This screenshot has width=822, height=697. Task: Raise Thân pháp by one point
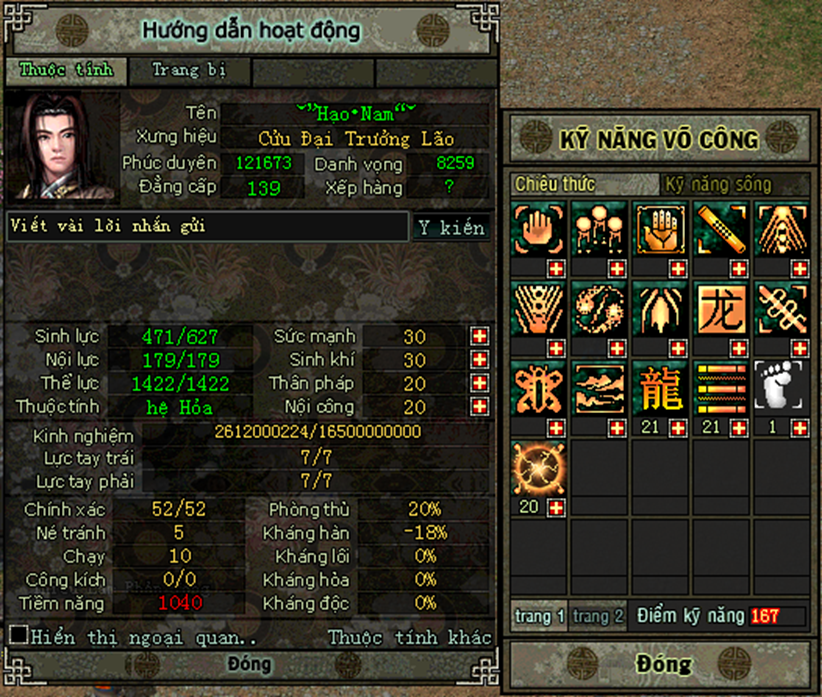pos(480,384)
